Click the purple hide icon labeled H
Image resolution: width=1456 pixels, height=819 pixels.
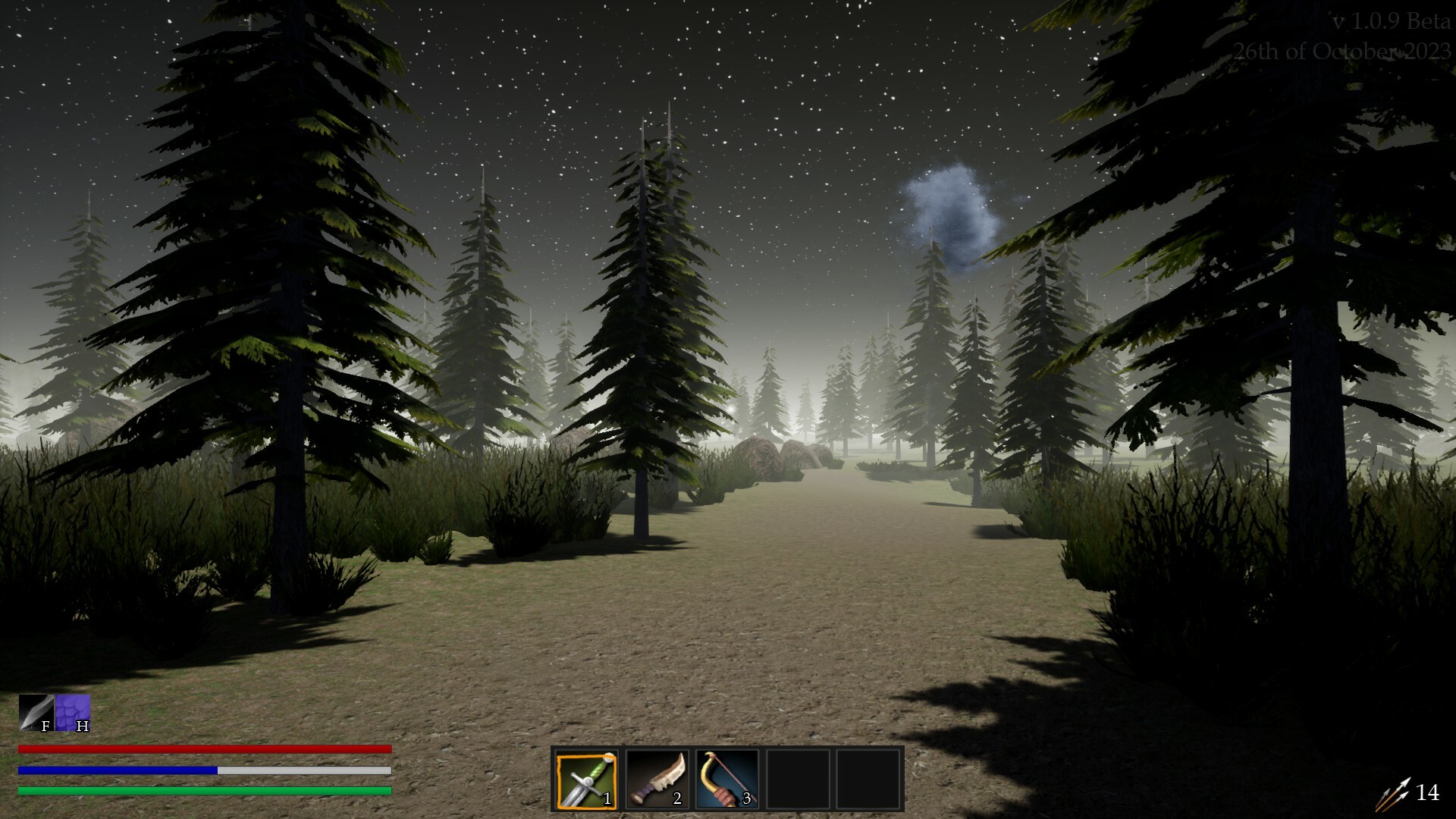pyautogui.click(x=72, y=714)
